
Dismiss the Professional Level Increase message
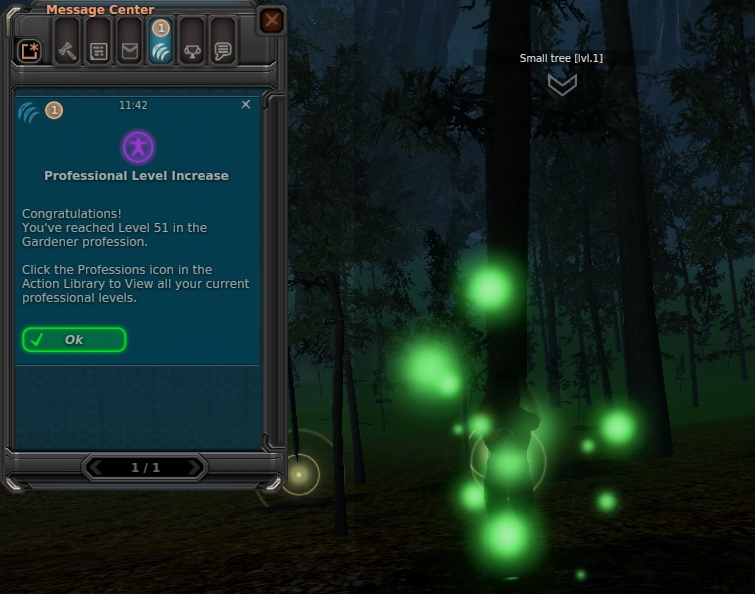[x=246, y=104]
